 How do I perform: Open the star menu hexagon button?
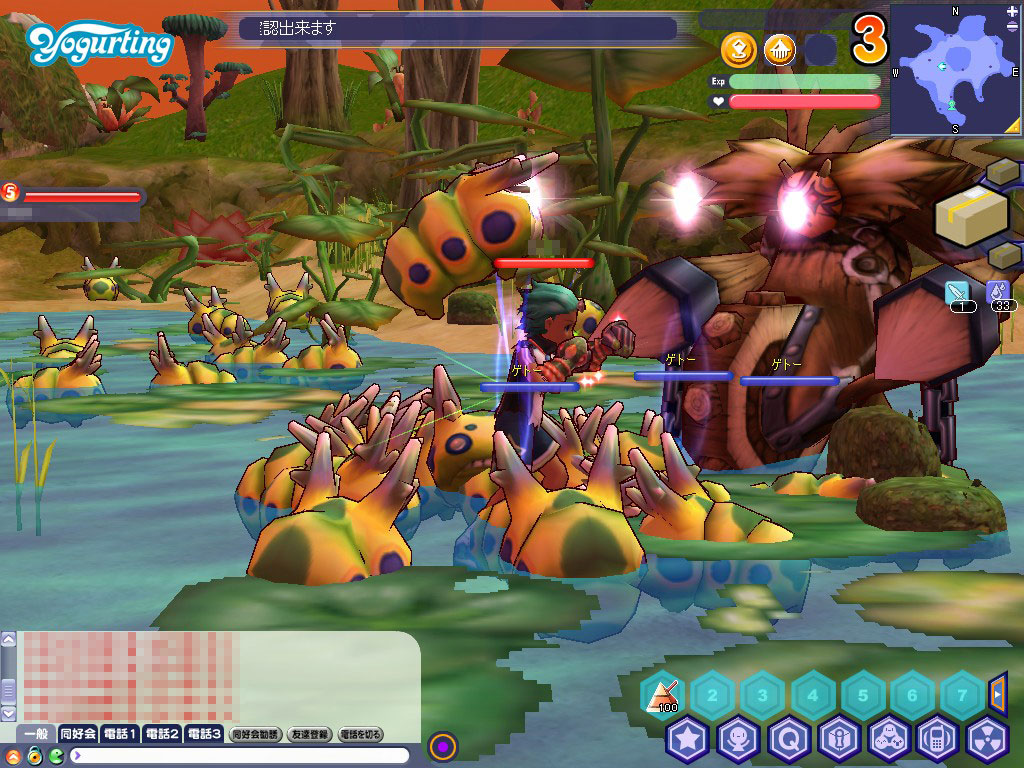(688, 740)
